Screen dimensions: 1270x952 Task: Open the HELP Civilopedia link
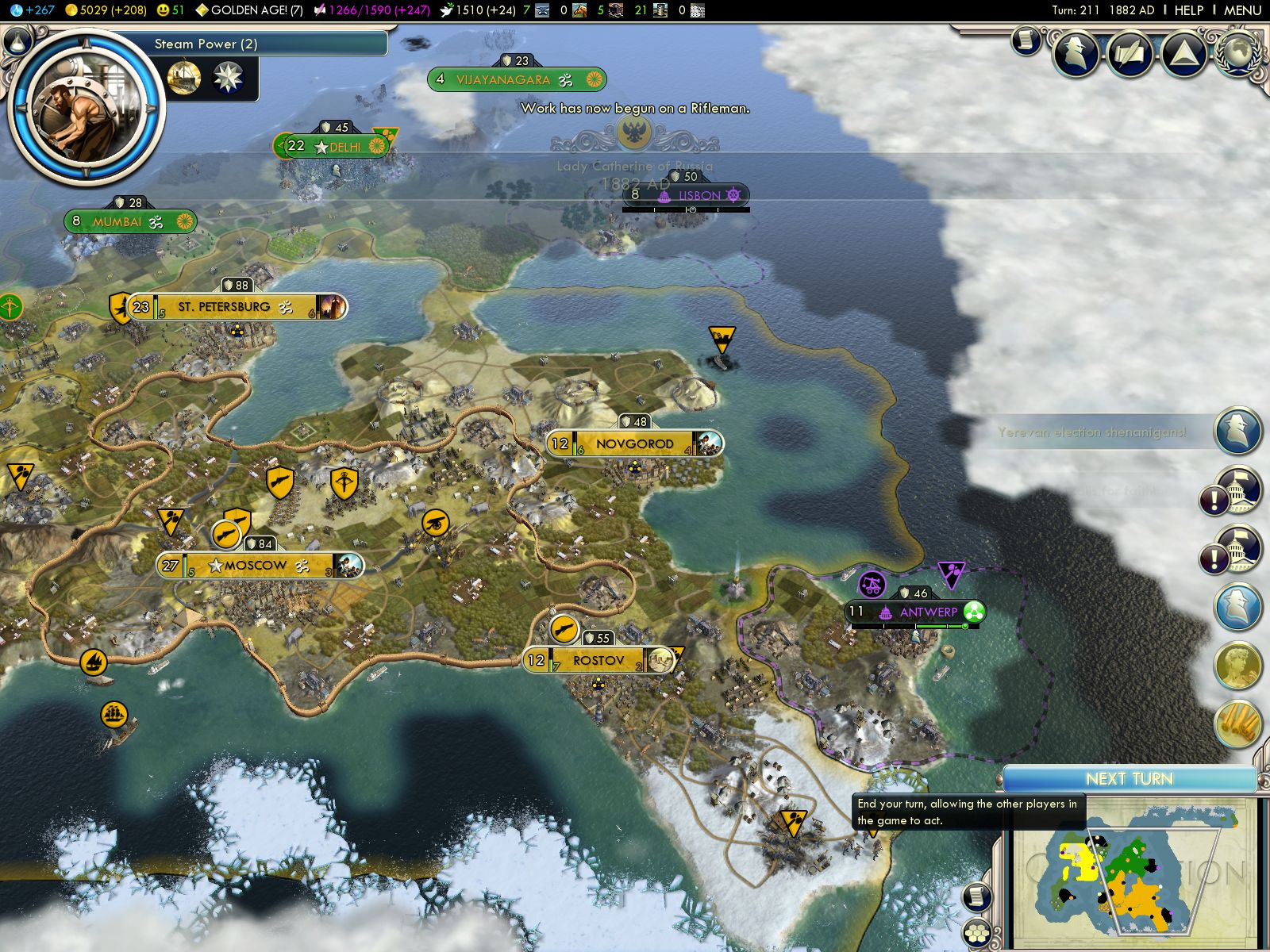(1188, 10)
